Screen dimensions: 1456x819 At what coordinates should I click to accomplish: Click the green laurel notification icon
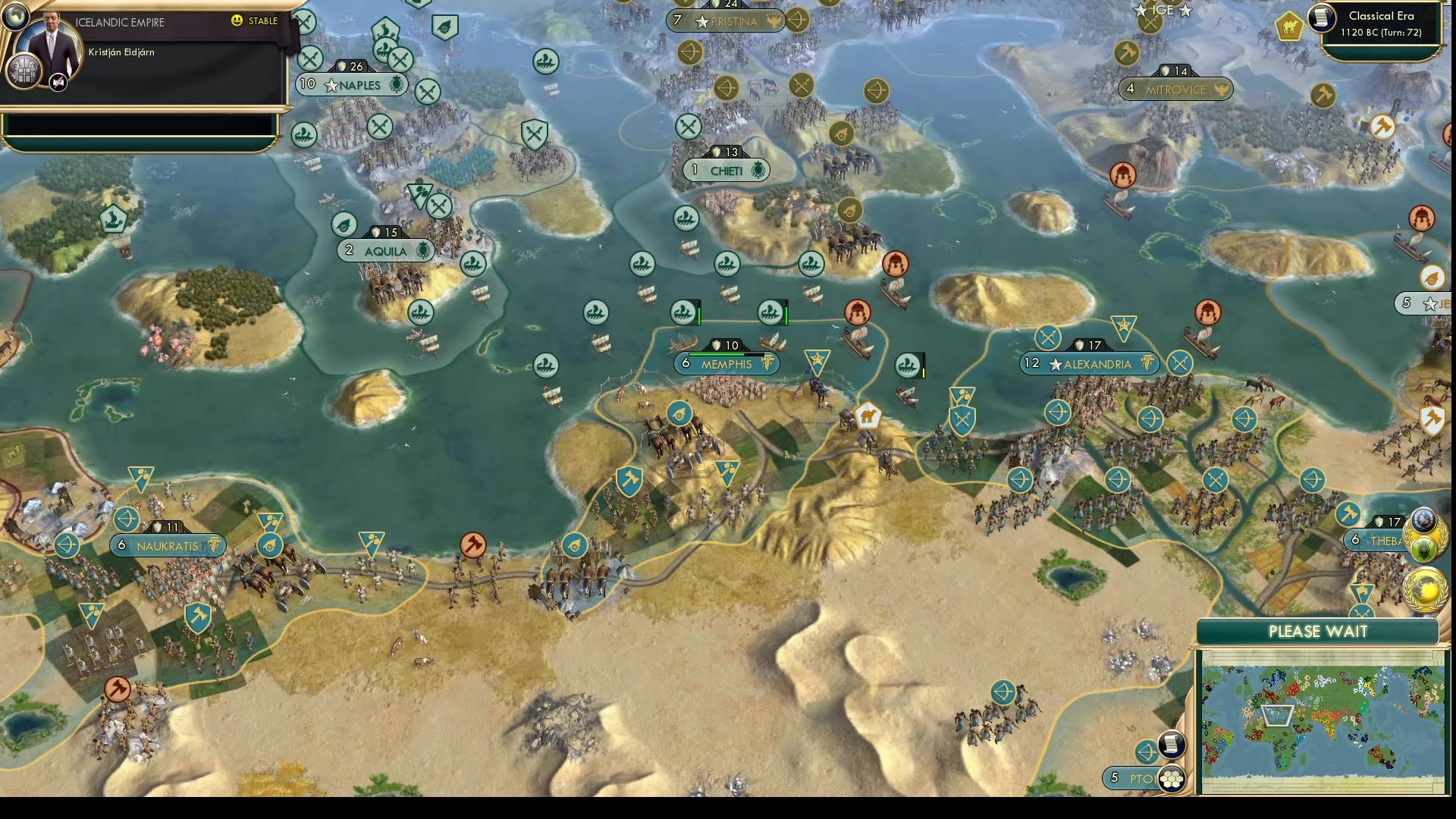(x=1423, y=548)
